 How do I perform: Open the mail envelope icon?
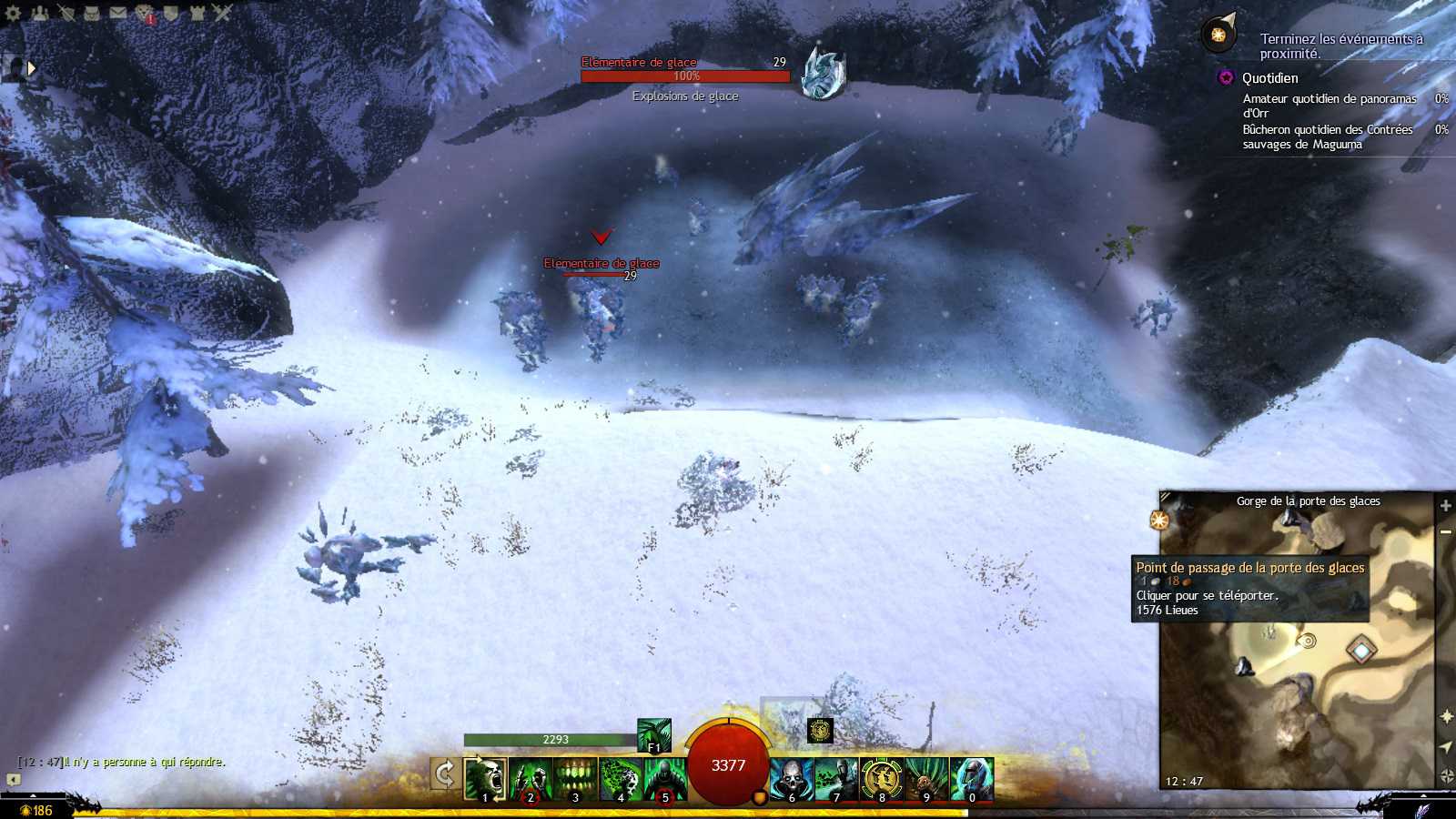coord(118,13)
